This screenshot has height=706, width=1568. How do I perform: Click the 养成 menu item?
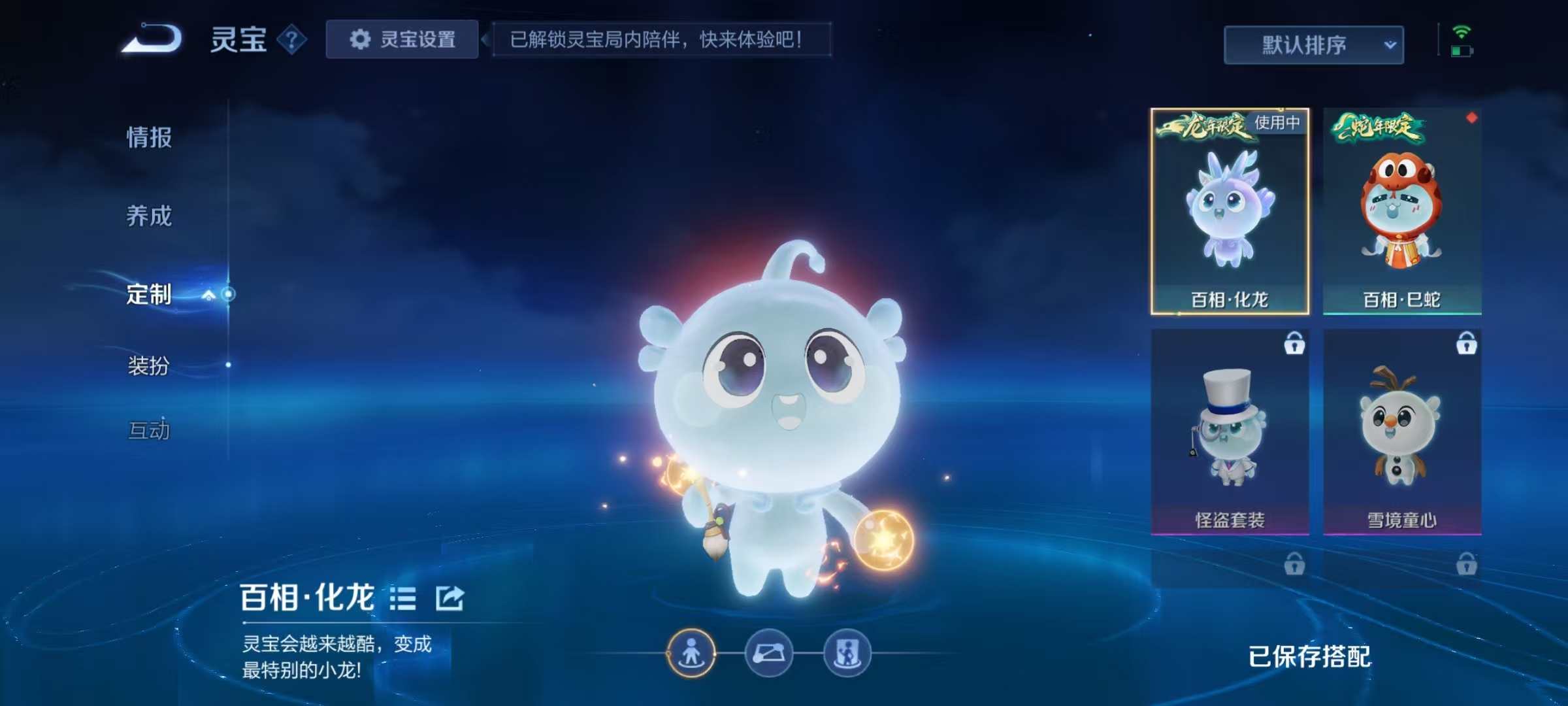pyautogui.click(x=149, y=217)
